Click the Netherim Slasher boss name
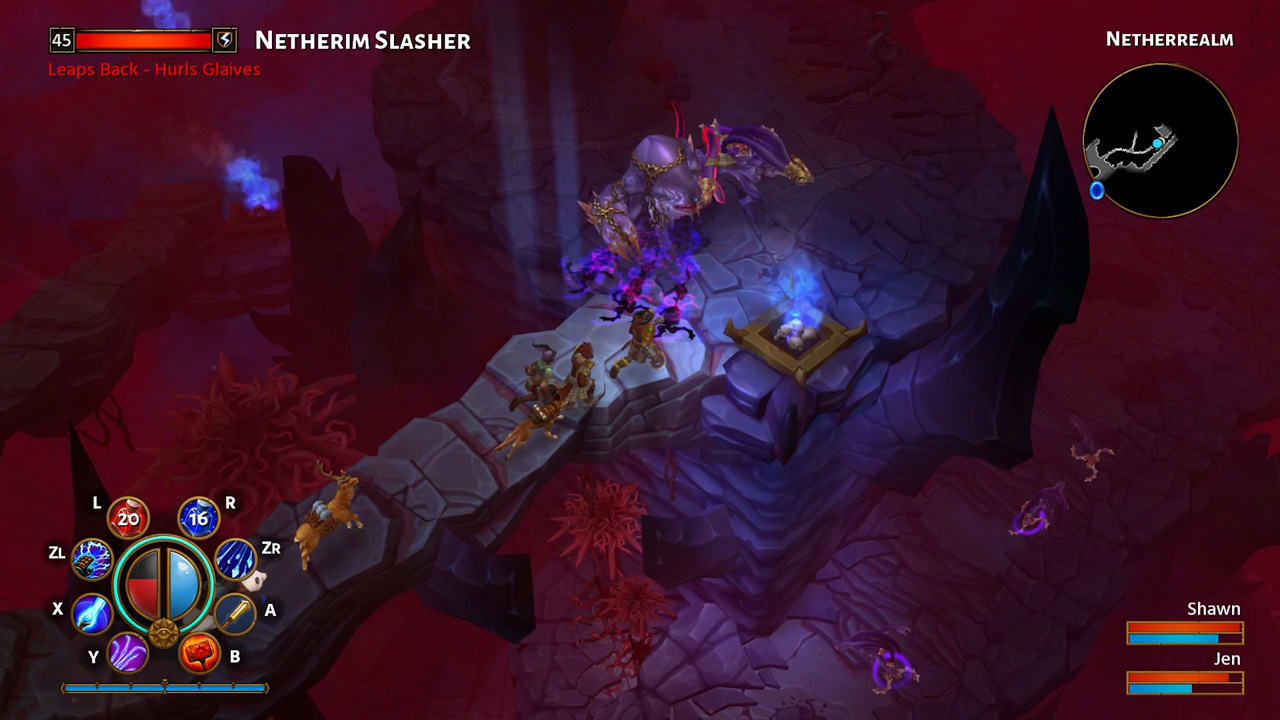Screen dimensions: 1280x720 [x=363, y=41]
